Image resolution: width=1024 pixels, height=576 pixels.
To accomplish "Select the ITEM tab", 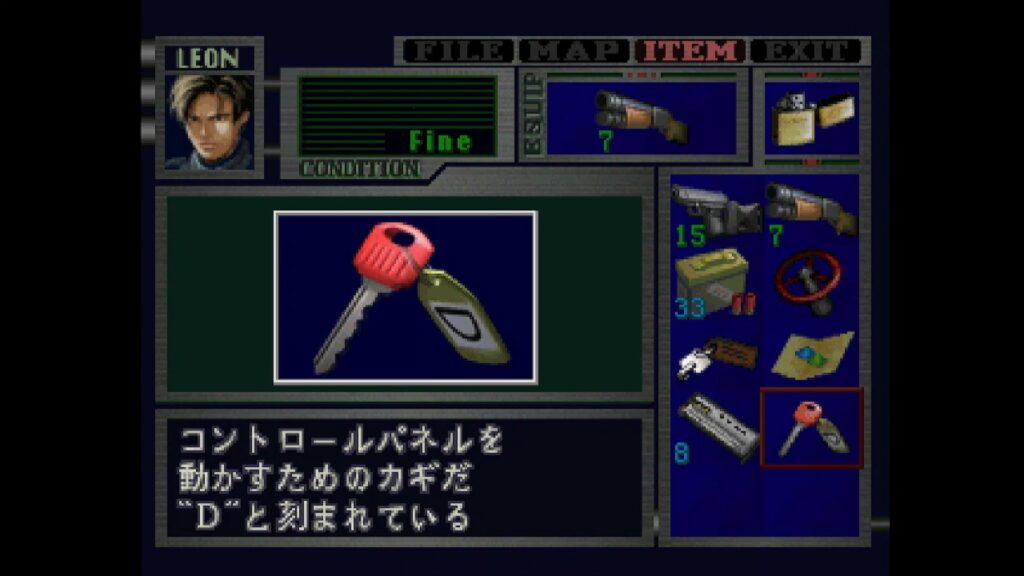I will (692, 51).
